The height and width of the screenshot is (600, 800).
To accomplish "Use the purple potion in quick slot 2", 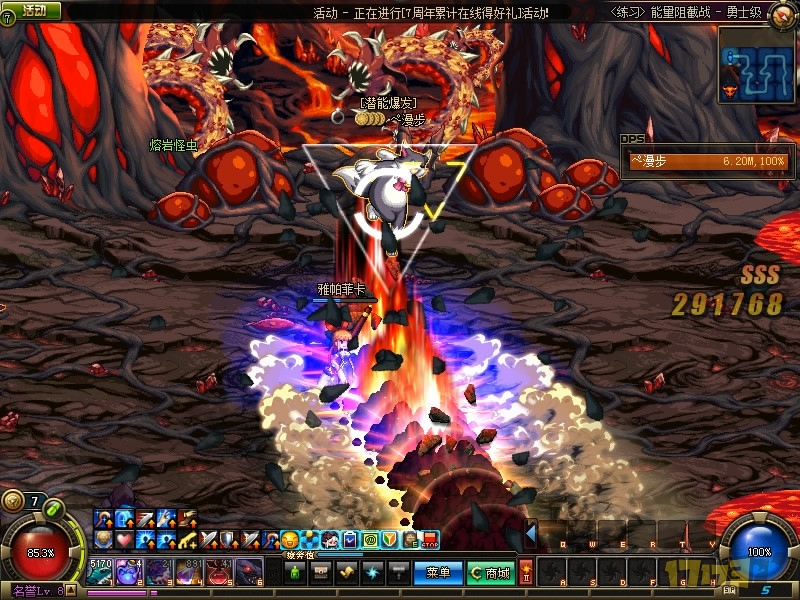I will (130, 572).
